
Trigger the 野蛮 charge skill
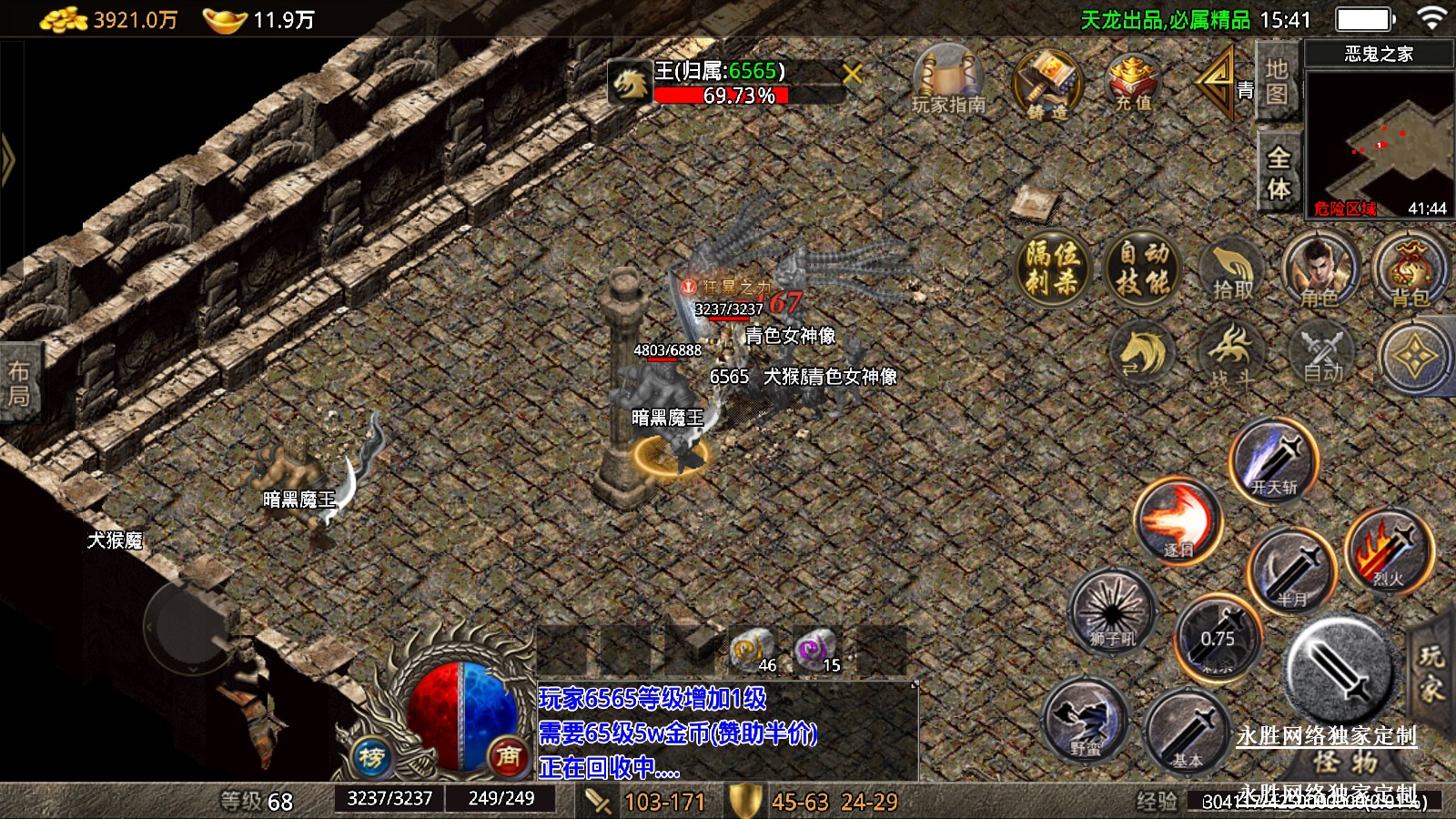click(x=1086, y=721)
